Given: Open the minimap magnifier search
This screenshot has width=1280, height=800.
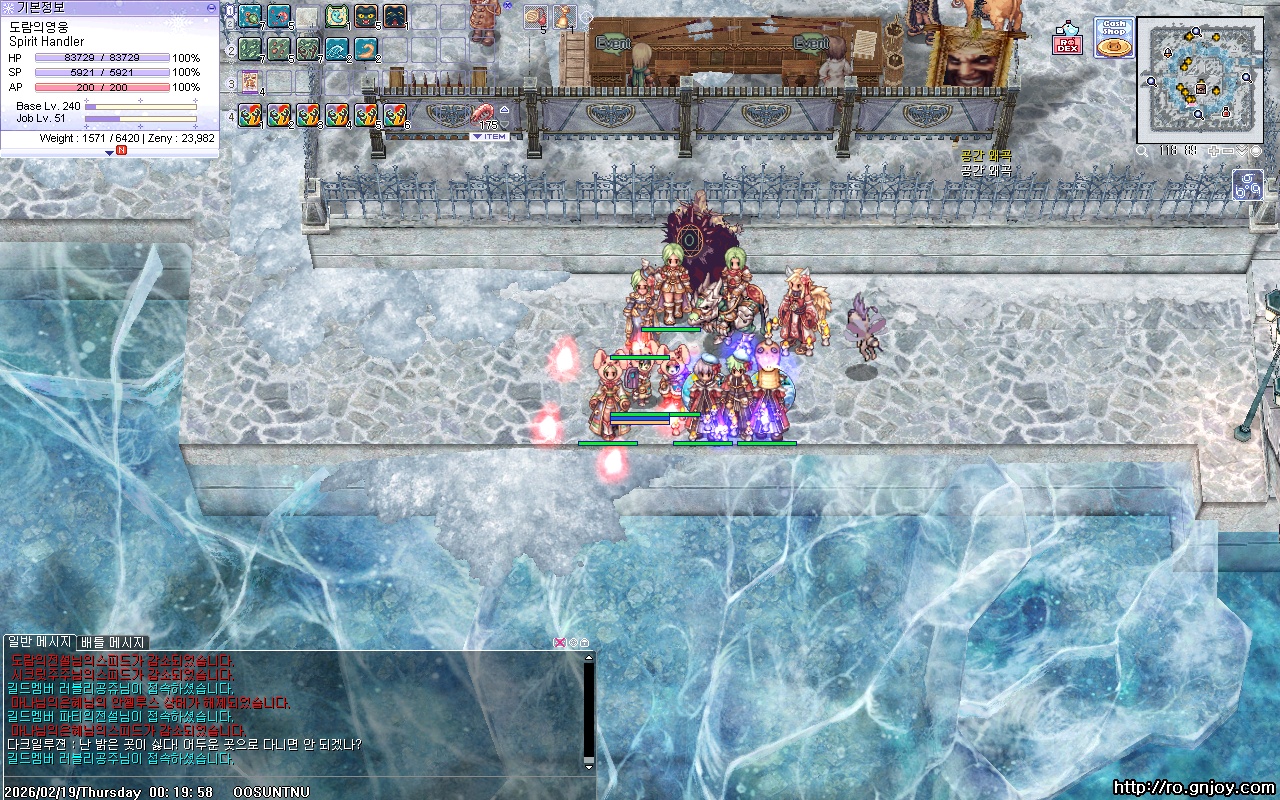Looking at the screenshot, I should (1142, 151).
